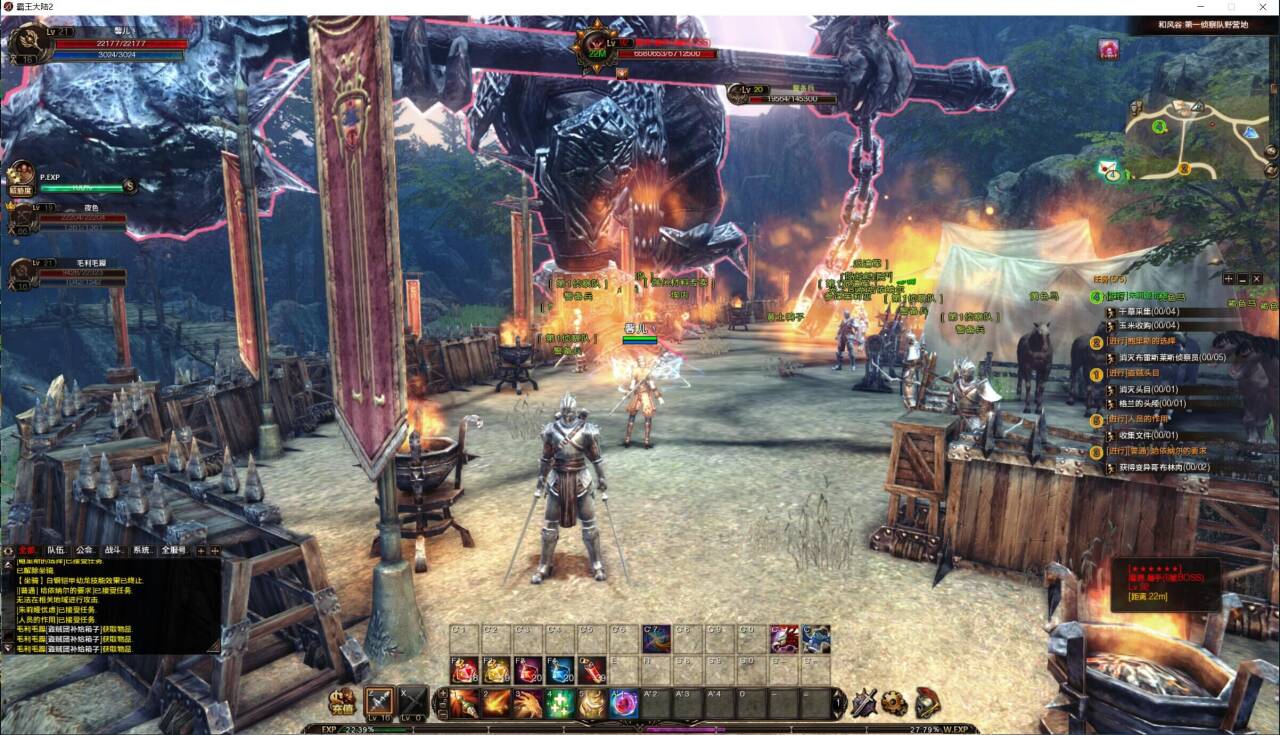The image size is (1280, 735).
Task: Use the yellow potion in the hotbar
Action: [496, 671]
